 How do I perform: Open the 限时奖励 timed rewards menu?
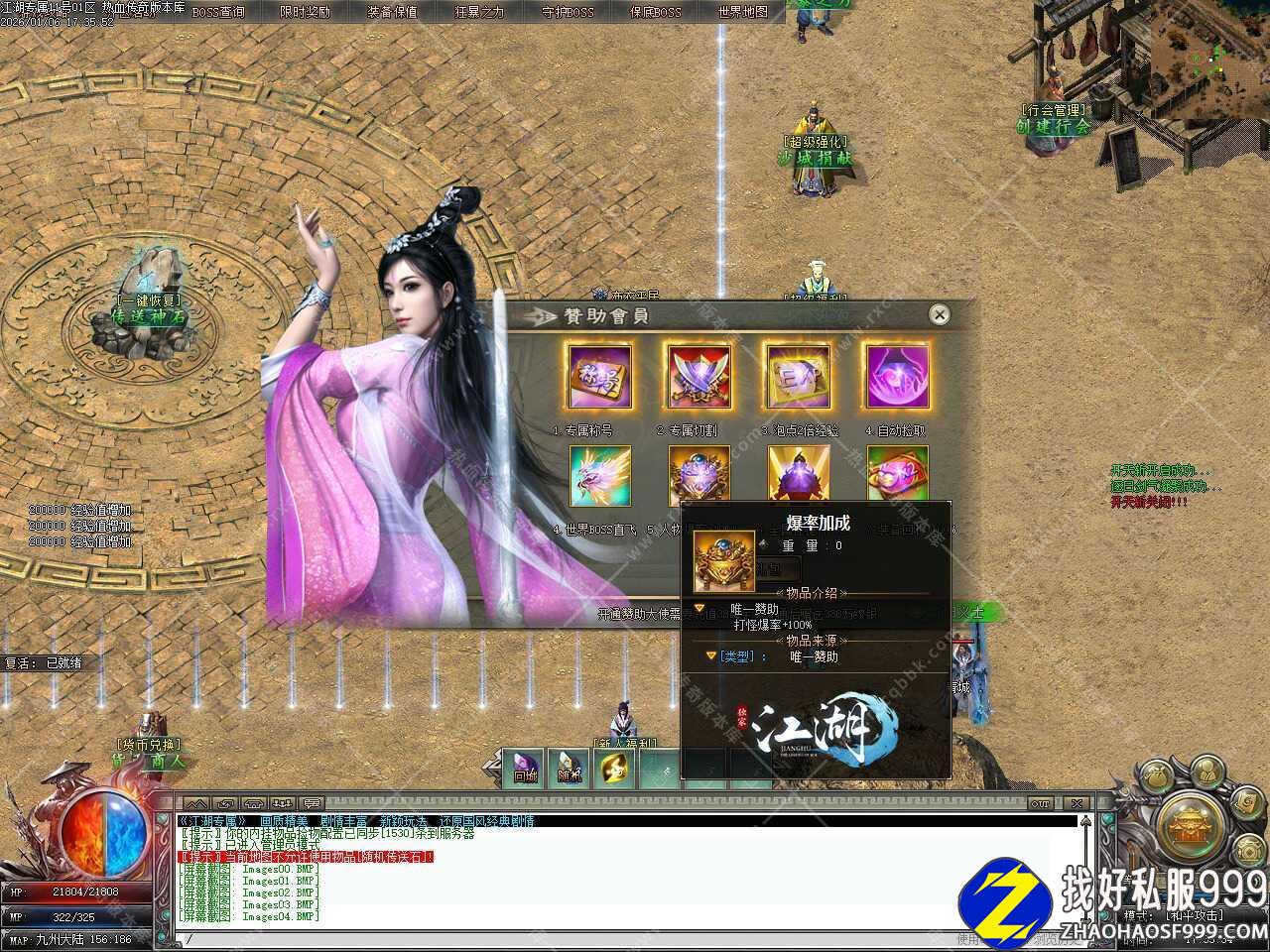click(x=305, y=12)
